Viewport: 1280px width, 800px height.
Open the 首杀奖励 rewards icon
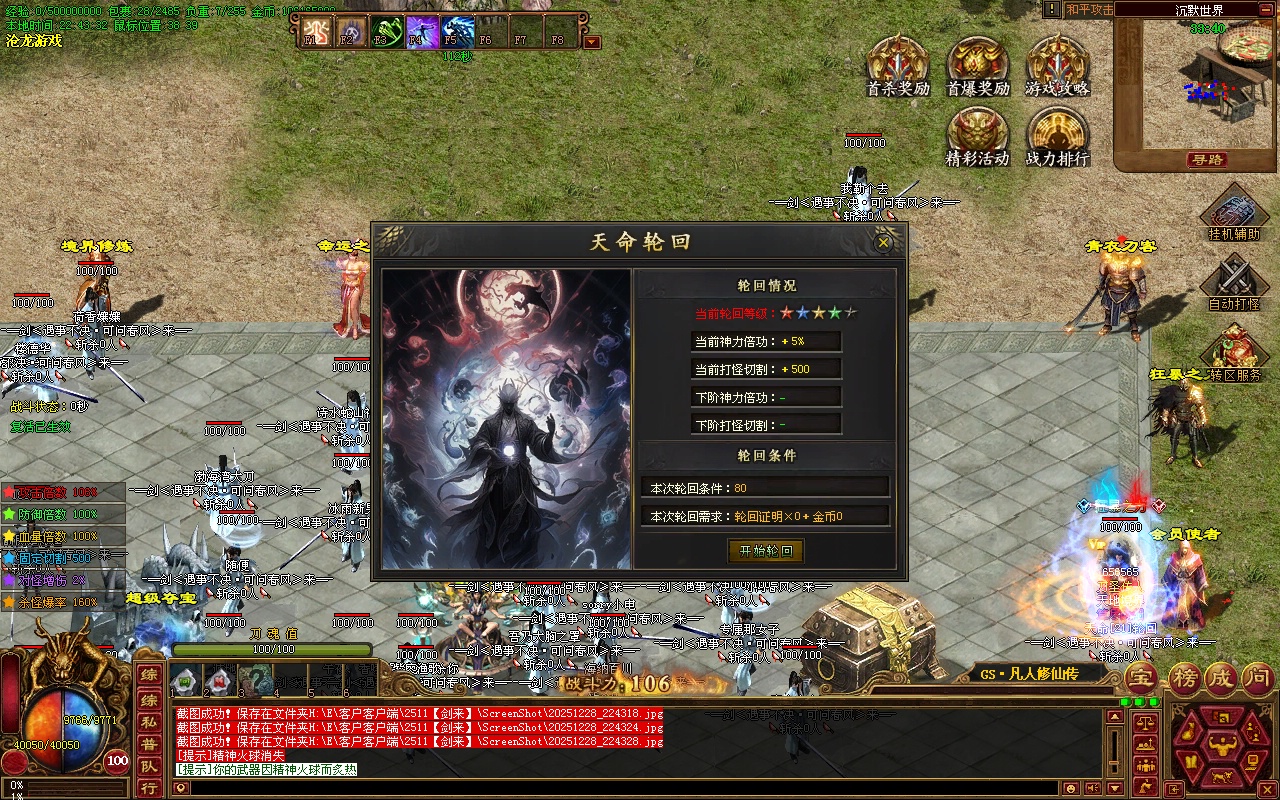(x=897, y=65)
